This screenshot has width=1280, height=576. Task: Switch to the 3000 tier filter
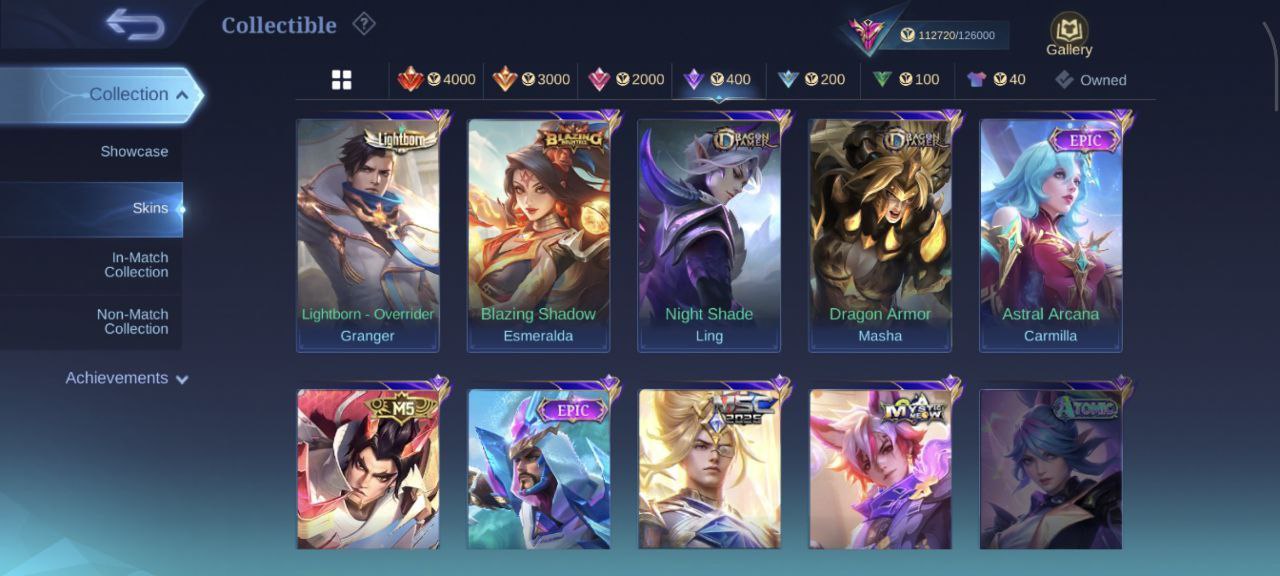pos(531,80)
